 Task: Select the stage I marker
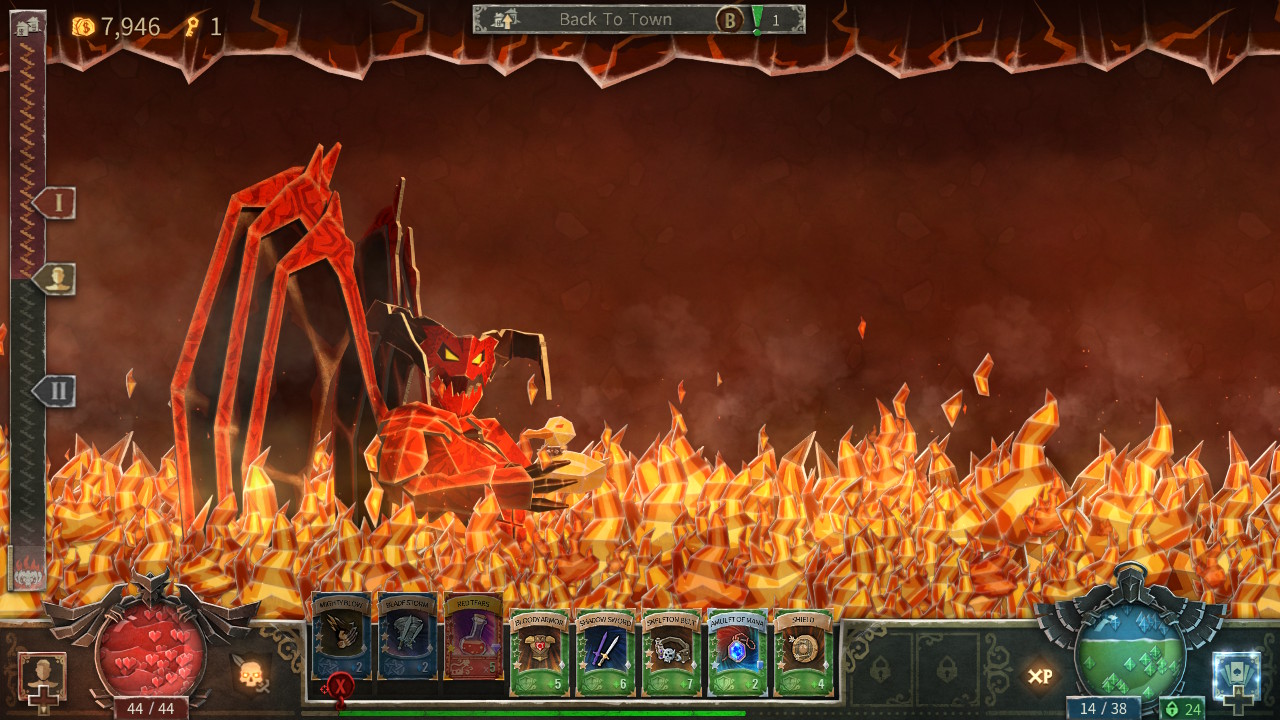click(x=56, y=203)
